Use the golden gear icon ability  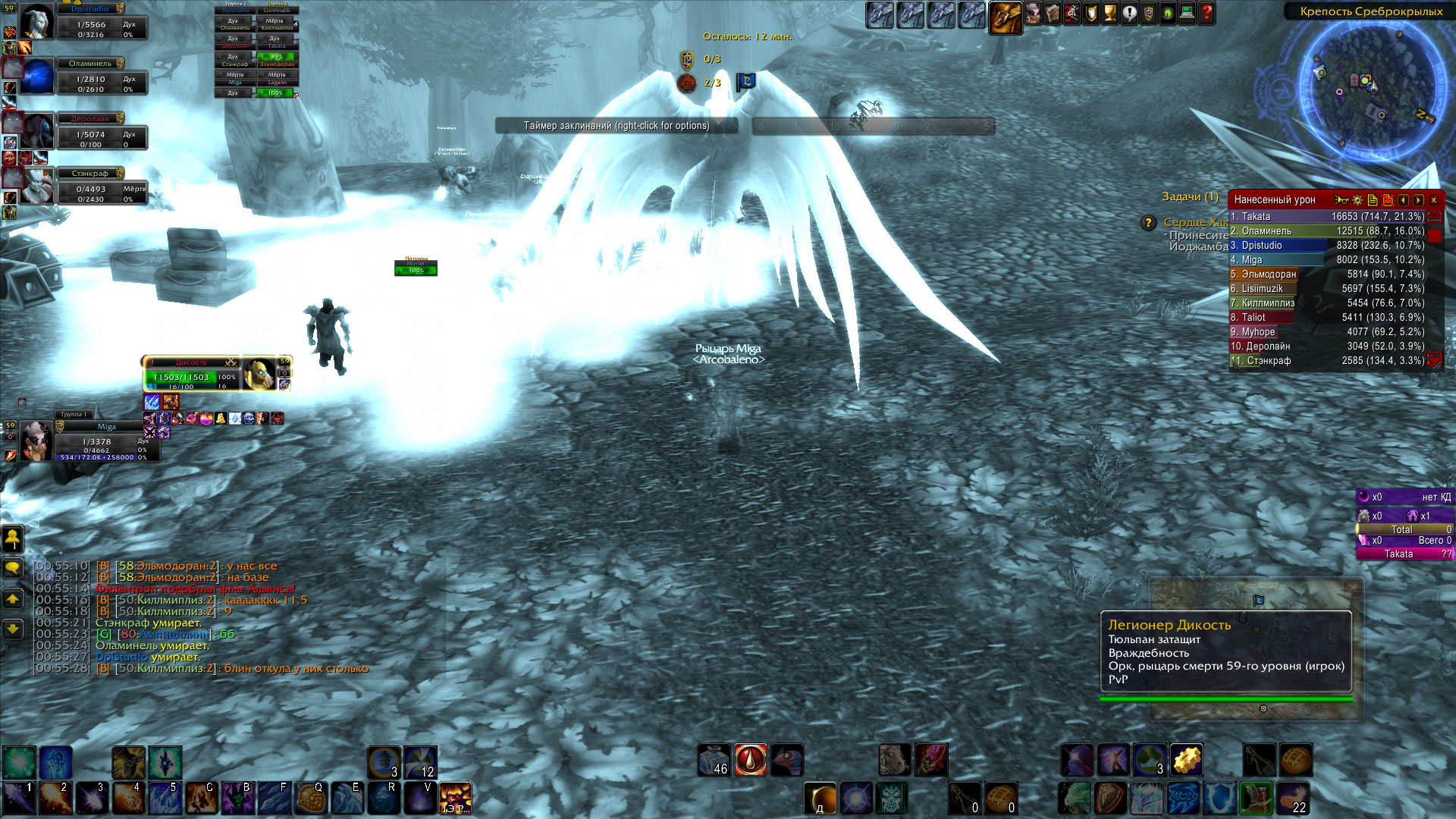(1187, 760)
